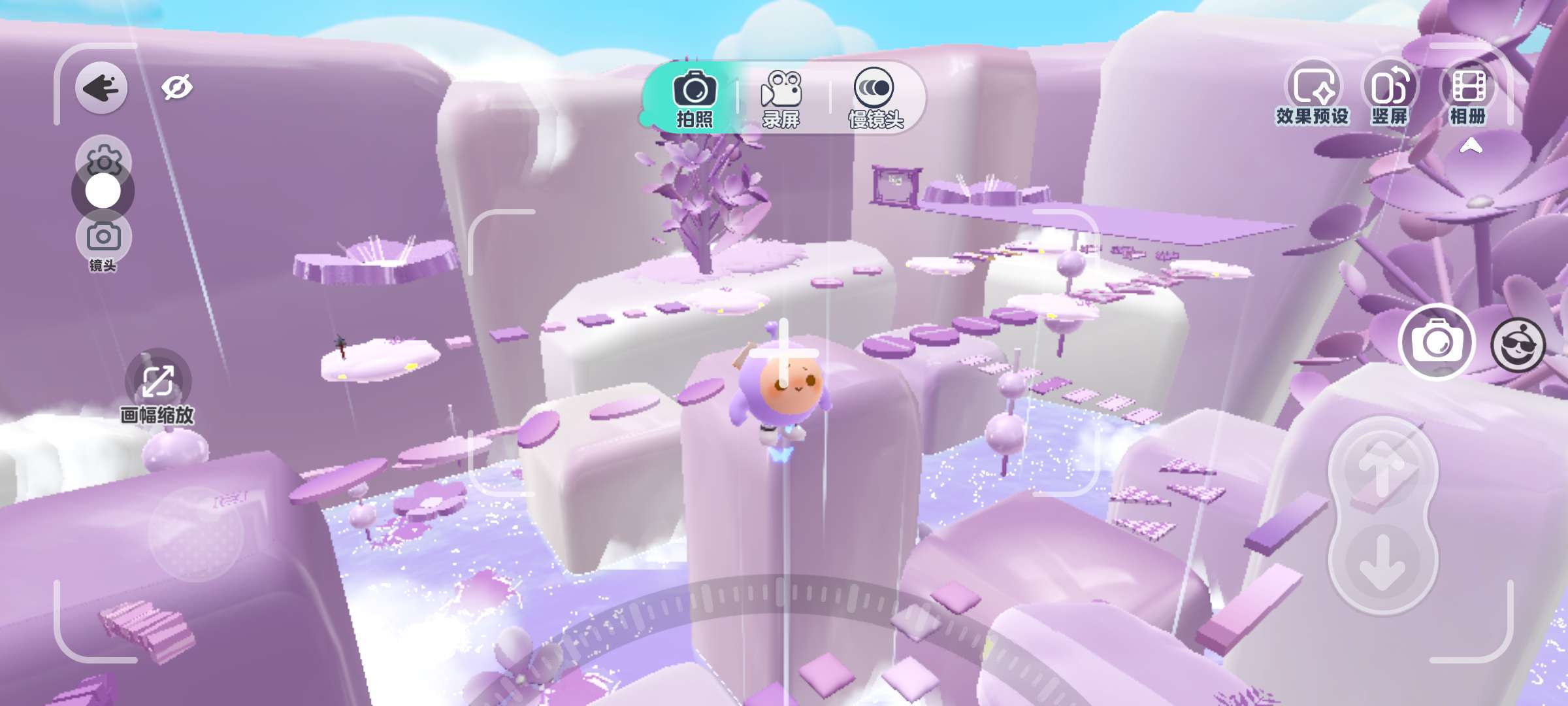Take a photo with the shutter button
1568x706 pixels.
click(1436, 342)
